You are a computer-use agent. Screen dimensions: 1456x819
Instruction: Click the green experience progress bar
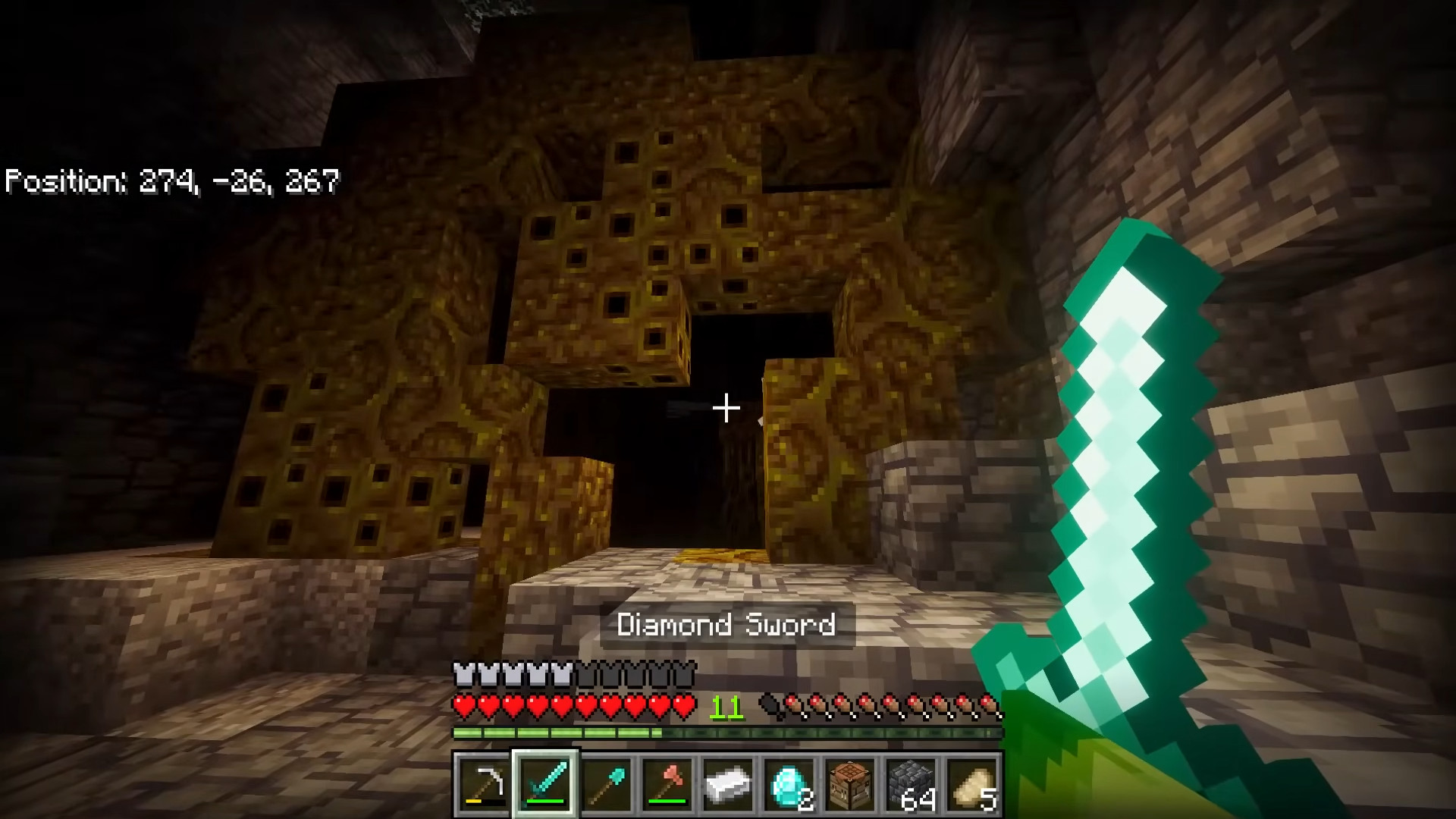(554, 733)
